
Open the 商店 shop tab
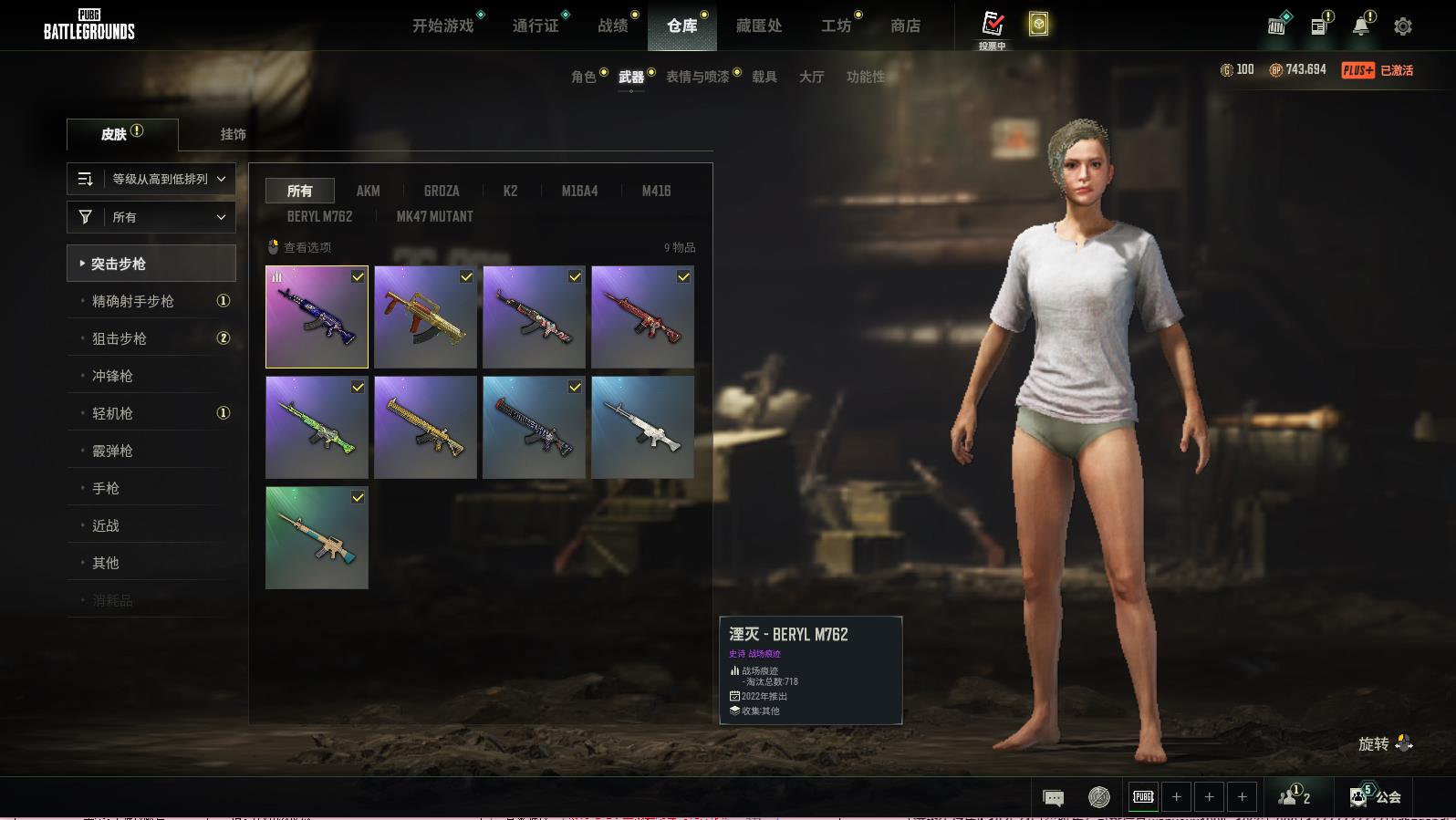[905, 26]
